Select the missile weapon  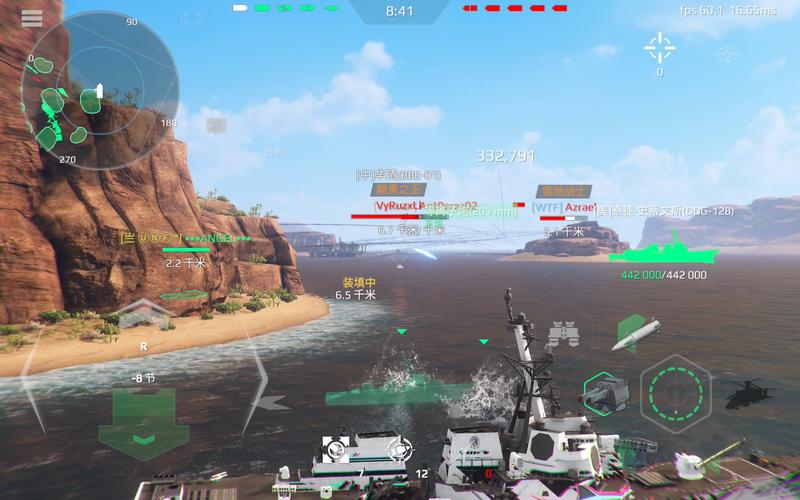pyautogui.click(x=635, y=334)
